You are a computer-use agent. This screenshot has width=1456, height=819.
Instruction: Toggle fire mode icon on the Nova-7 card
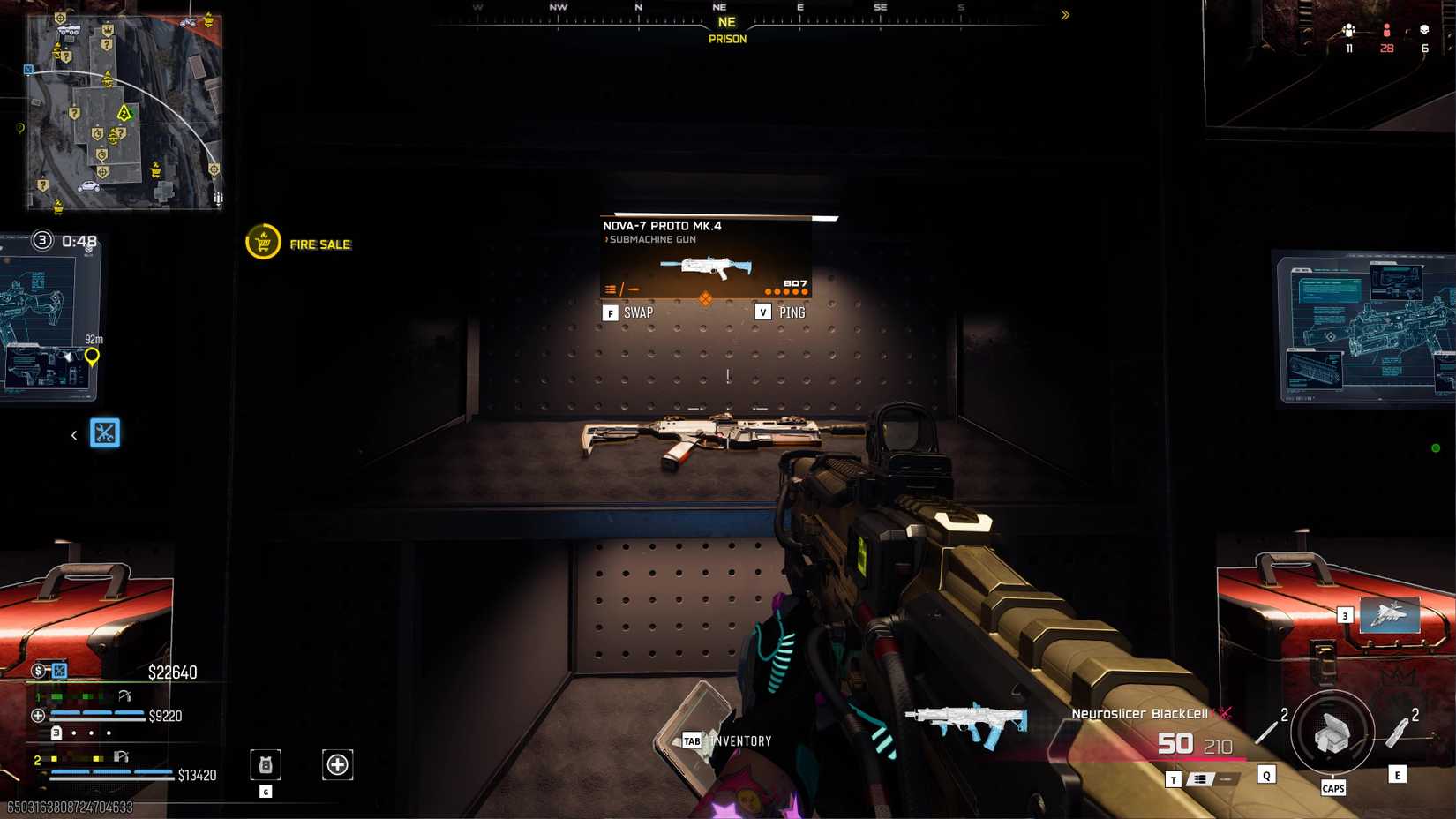point(621,288)
